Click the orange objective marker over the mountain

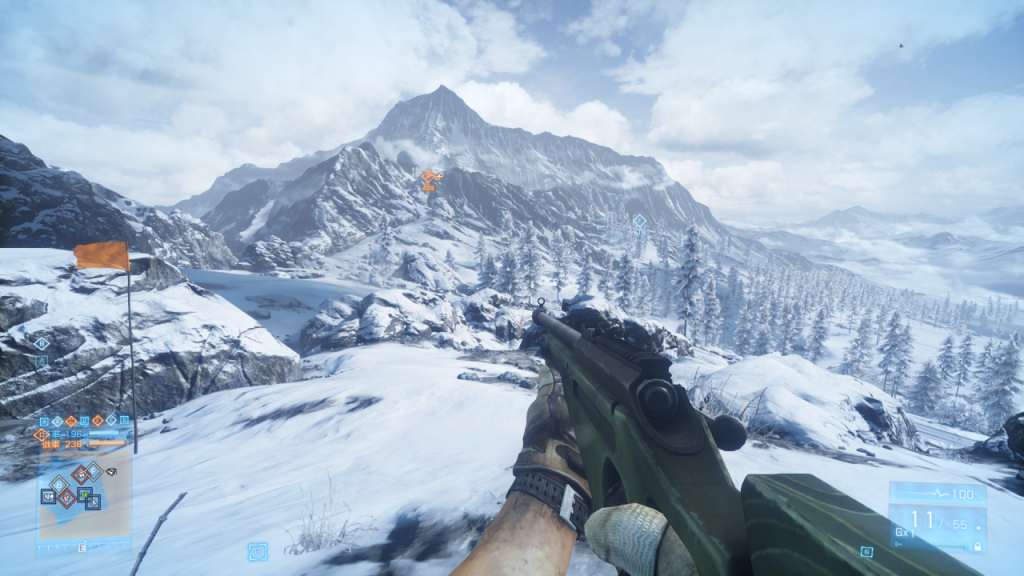coord(428,177)
